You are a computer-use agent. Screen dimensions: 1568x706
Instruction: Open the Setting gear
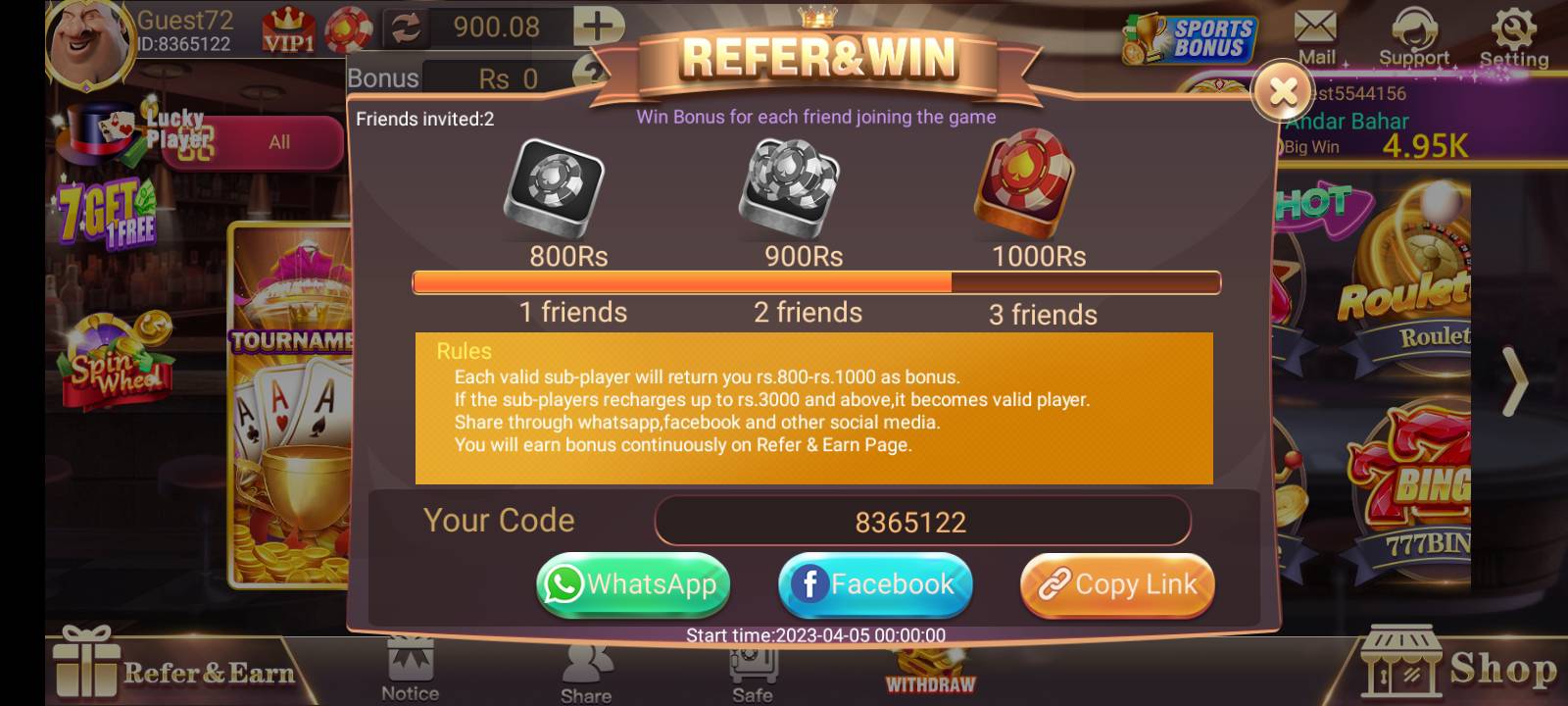(1513, 29)
